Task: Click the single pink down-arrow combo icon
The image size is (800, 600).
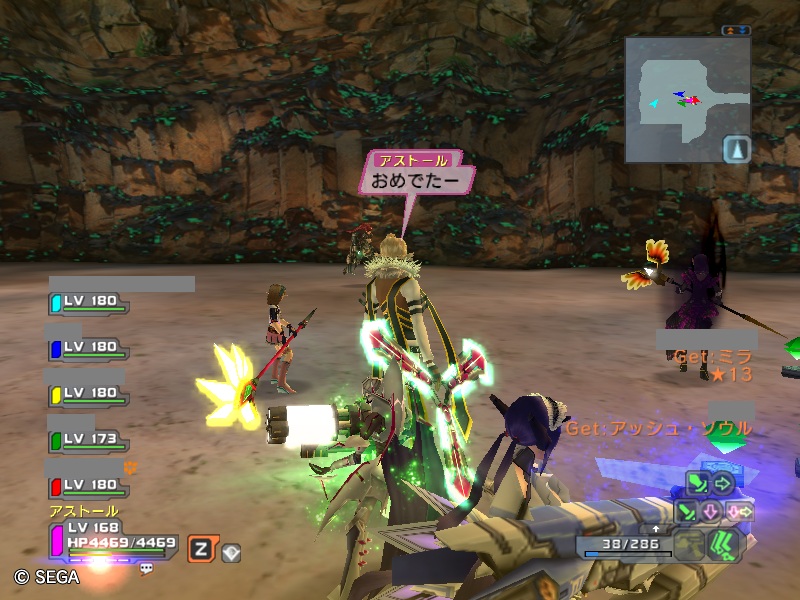Action: click(712, 511)
